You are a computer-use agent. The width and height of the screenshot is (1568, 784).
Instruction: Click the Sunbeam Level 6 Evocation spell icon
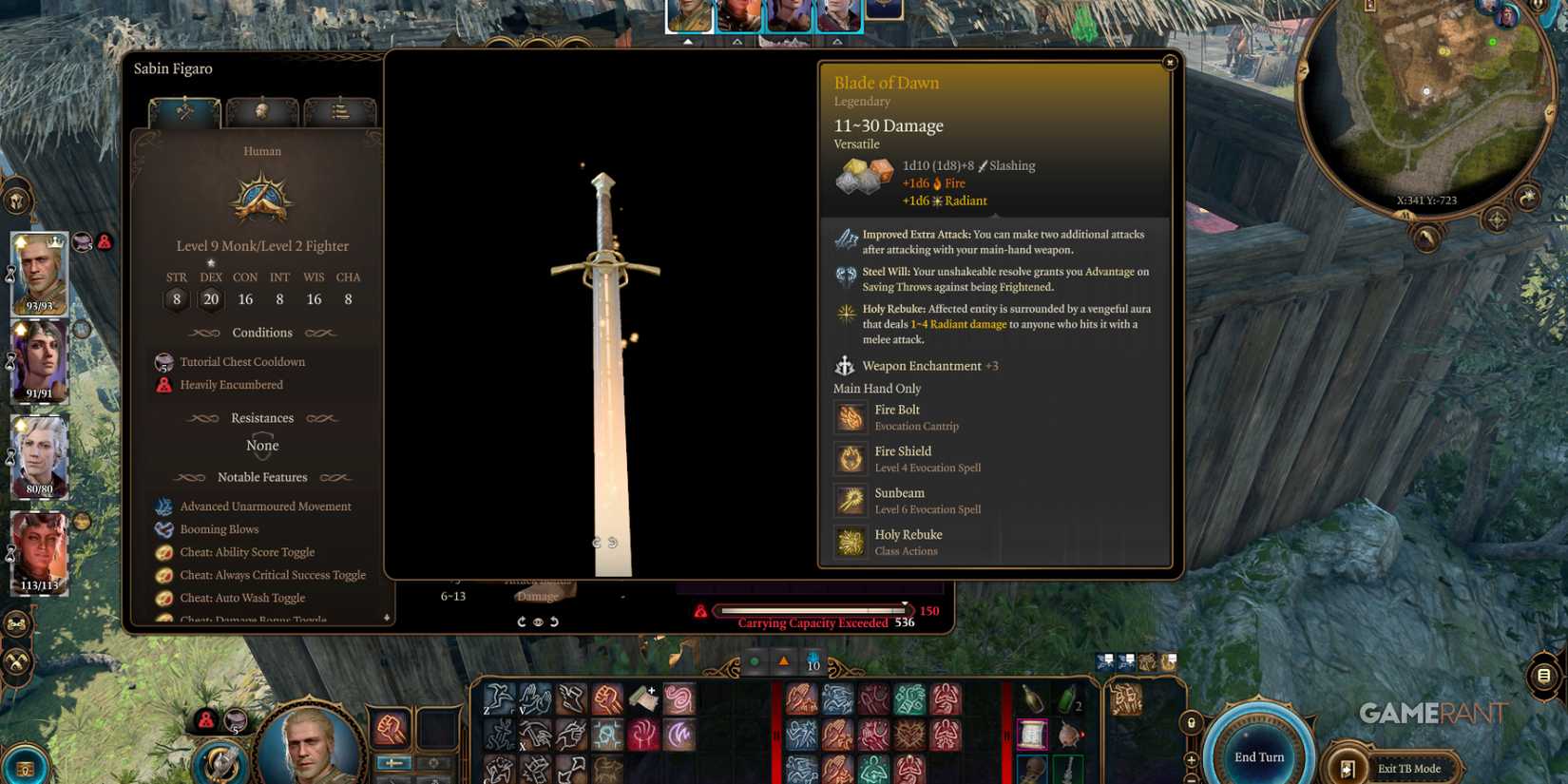850,501
